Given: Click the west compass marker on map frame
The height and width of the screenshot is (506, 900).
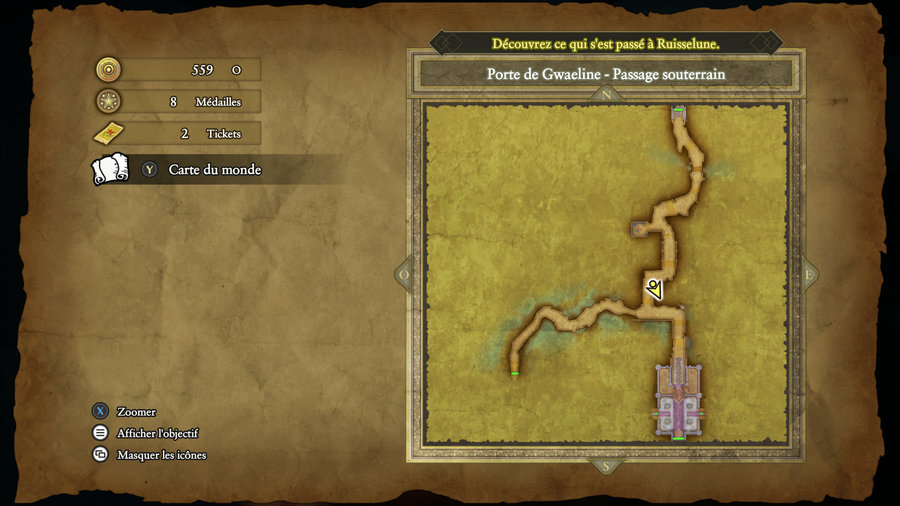Looking at the screenshot, I should coord(404,274).
